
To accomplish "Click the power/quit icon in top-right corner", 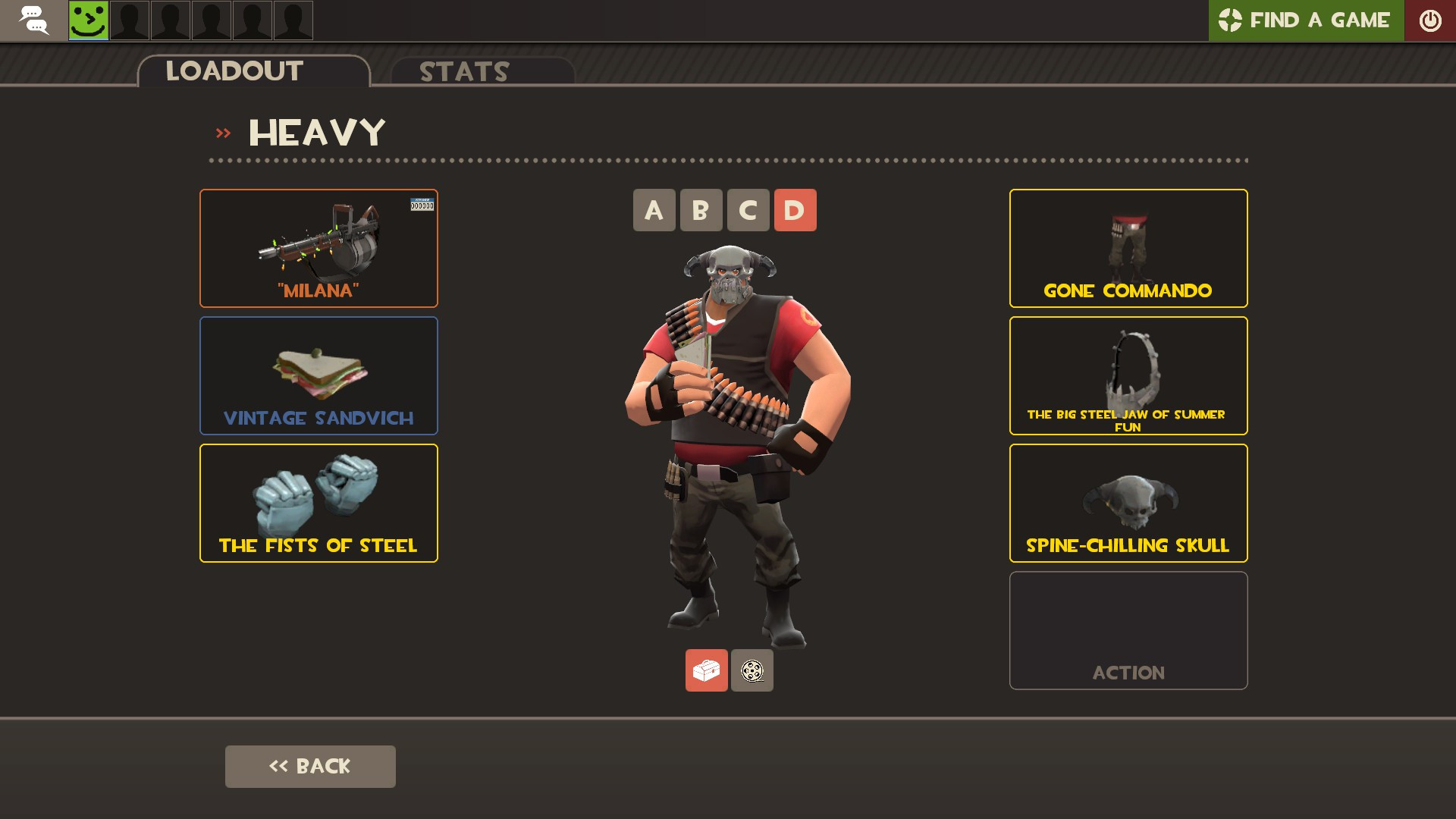I will [1430, 20].
